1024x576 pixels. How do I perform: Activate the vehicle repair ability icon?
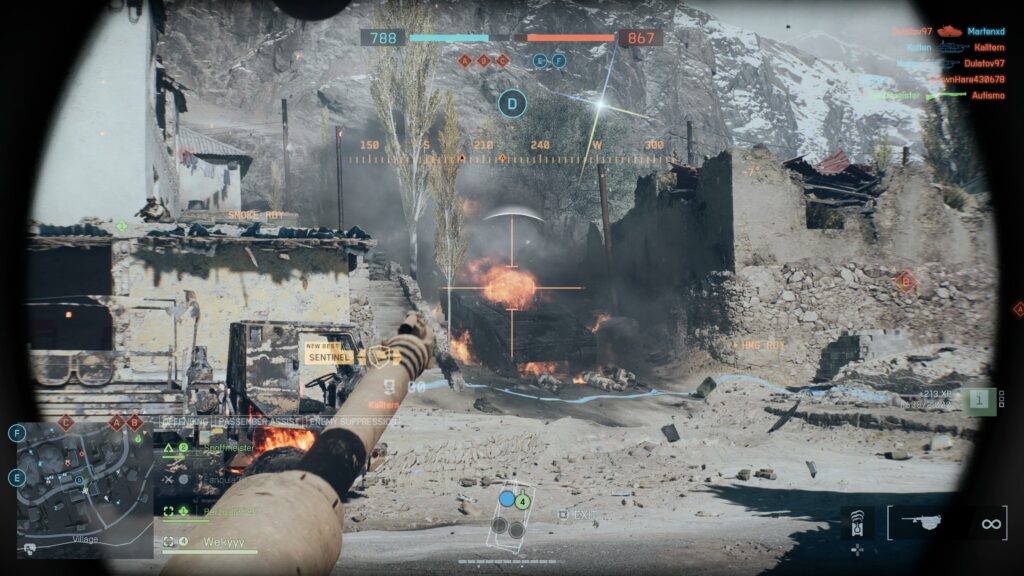point(857,522)
